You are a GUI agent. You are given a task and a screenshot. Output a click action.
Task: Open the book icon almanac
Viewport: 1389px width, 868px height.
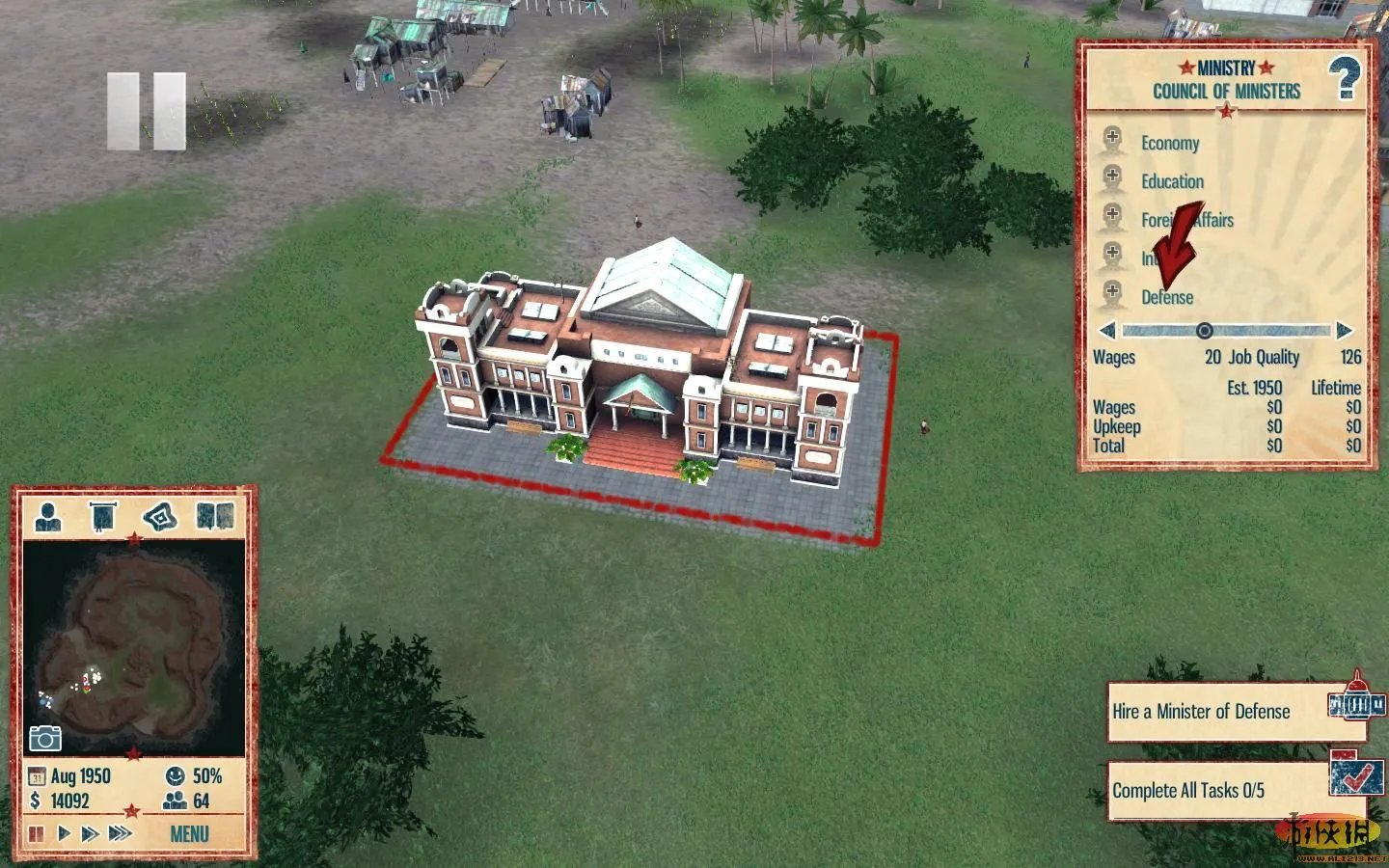pos(215,517)
